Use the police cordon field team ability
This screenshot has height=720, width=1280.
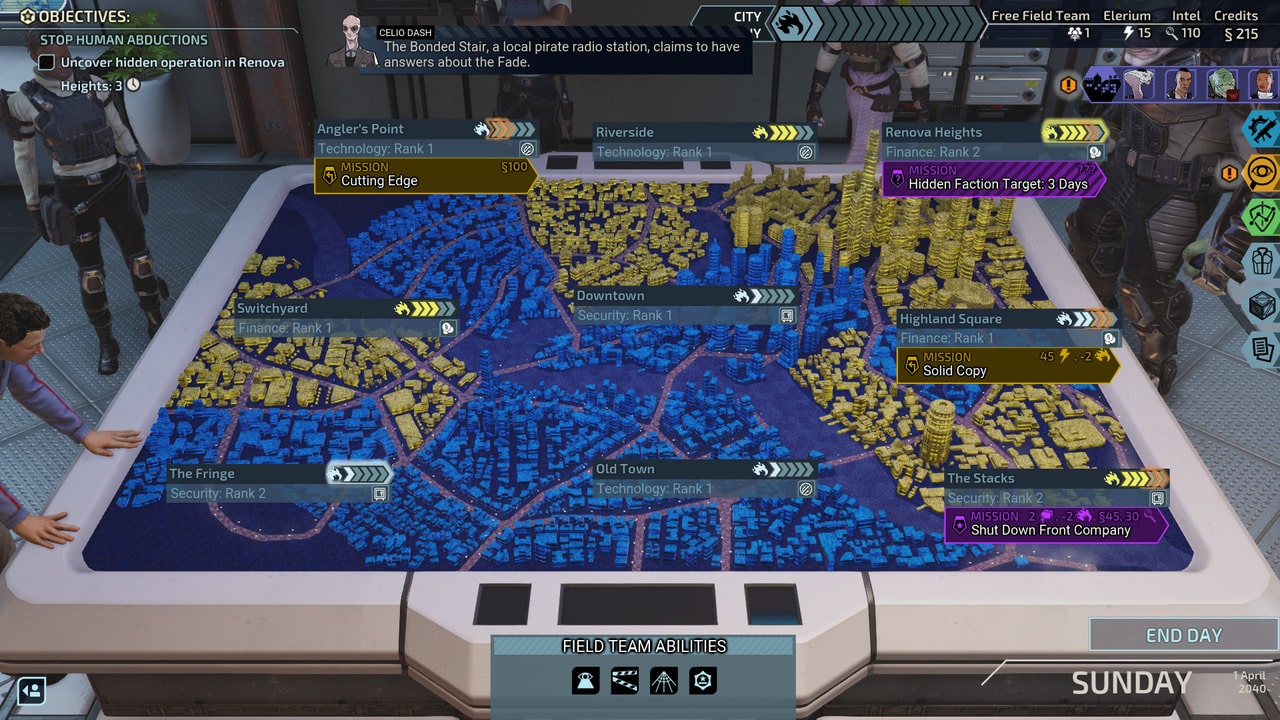click(624, 680)
